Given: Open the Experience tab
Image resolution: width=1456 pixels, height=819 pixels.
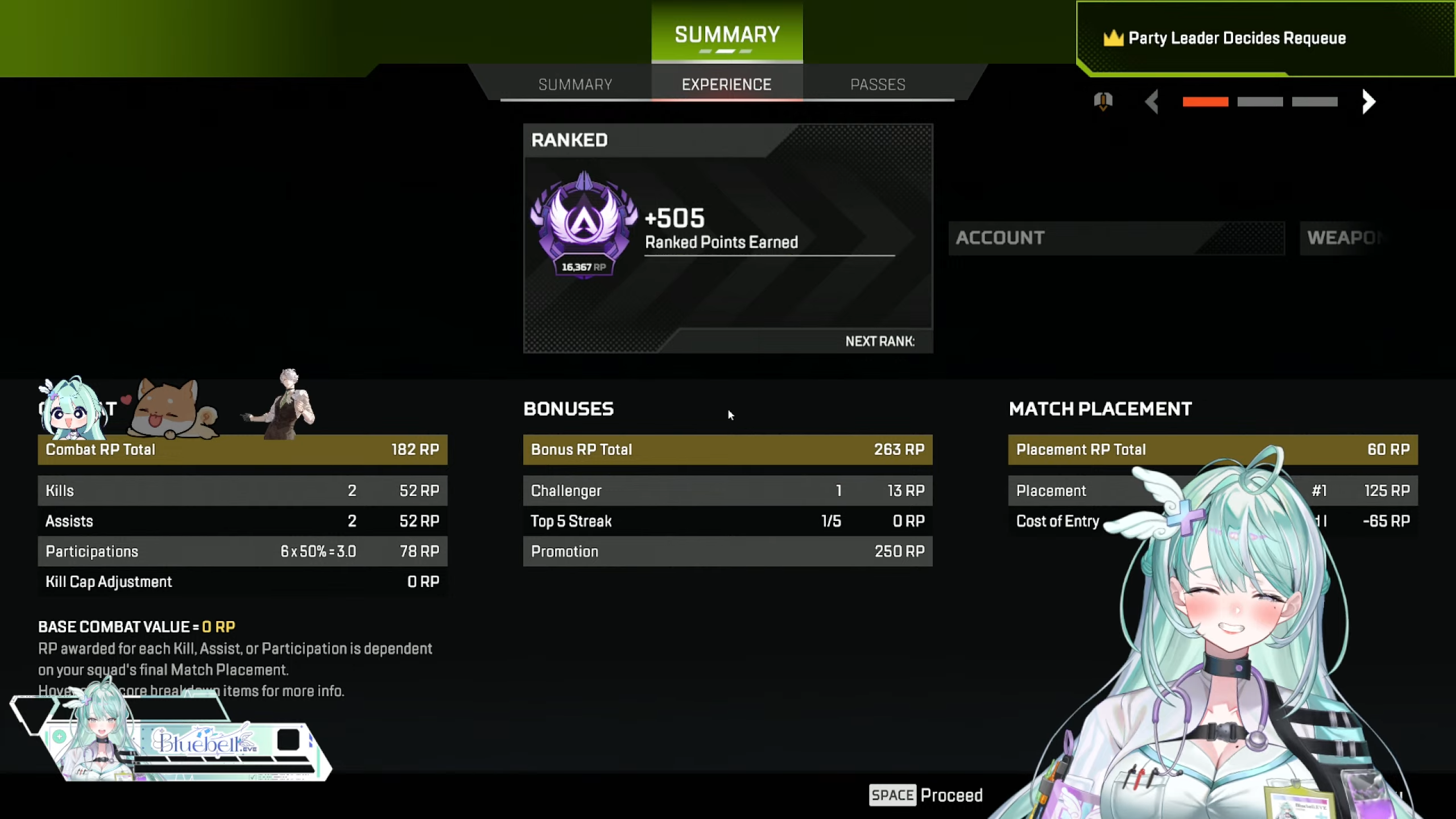Looking at the screenshot, I should (x=726, y=85).
